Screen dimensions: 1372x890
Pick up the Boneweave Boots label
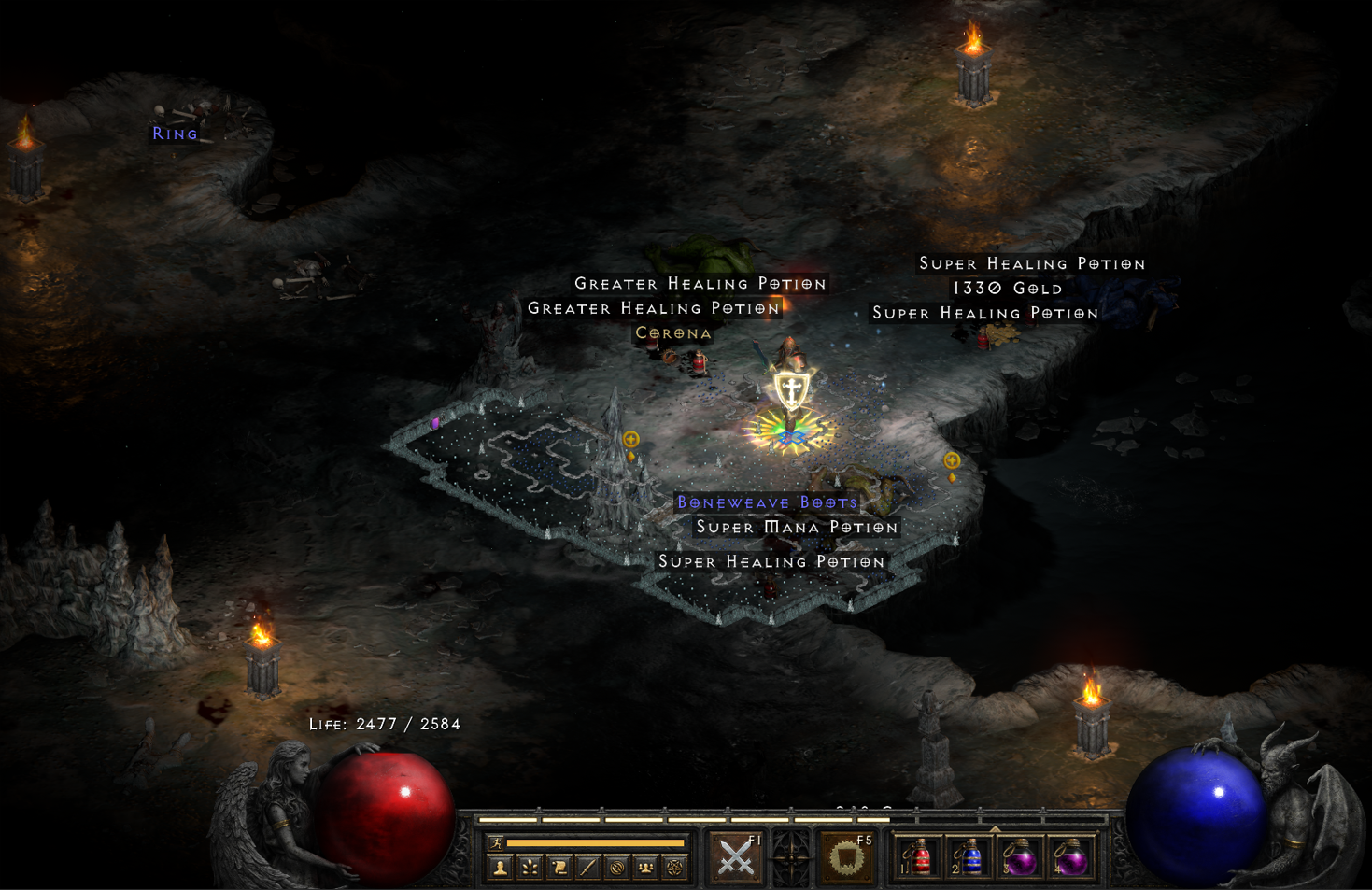(767, 502)
